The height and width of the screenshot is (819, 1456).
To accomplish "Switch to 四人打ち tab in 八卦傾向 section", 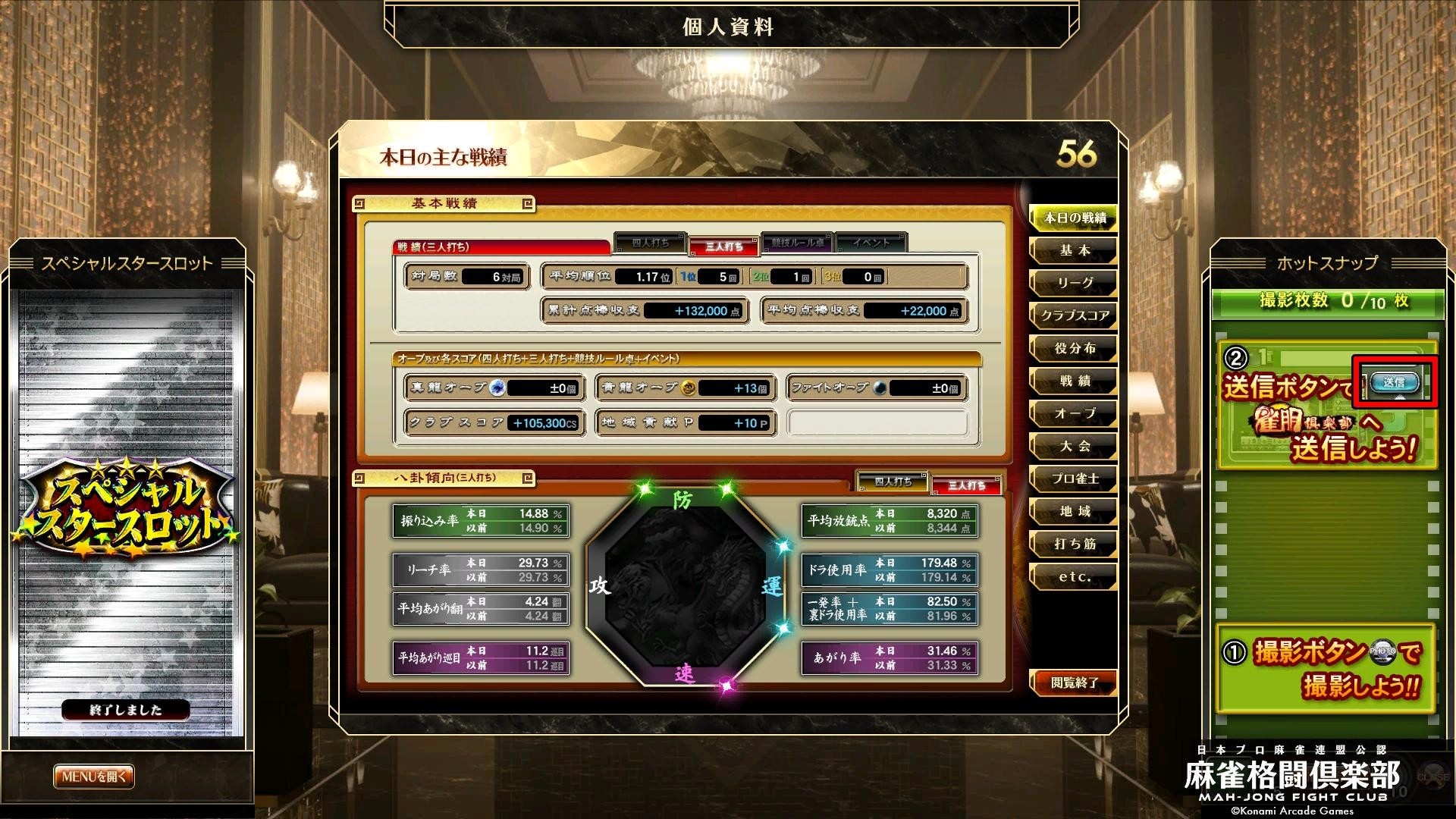I will 893,482.
